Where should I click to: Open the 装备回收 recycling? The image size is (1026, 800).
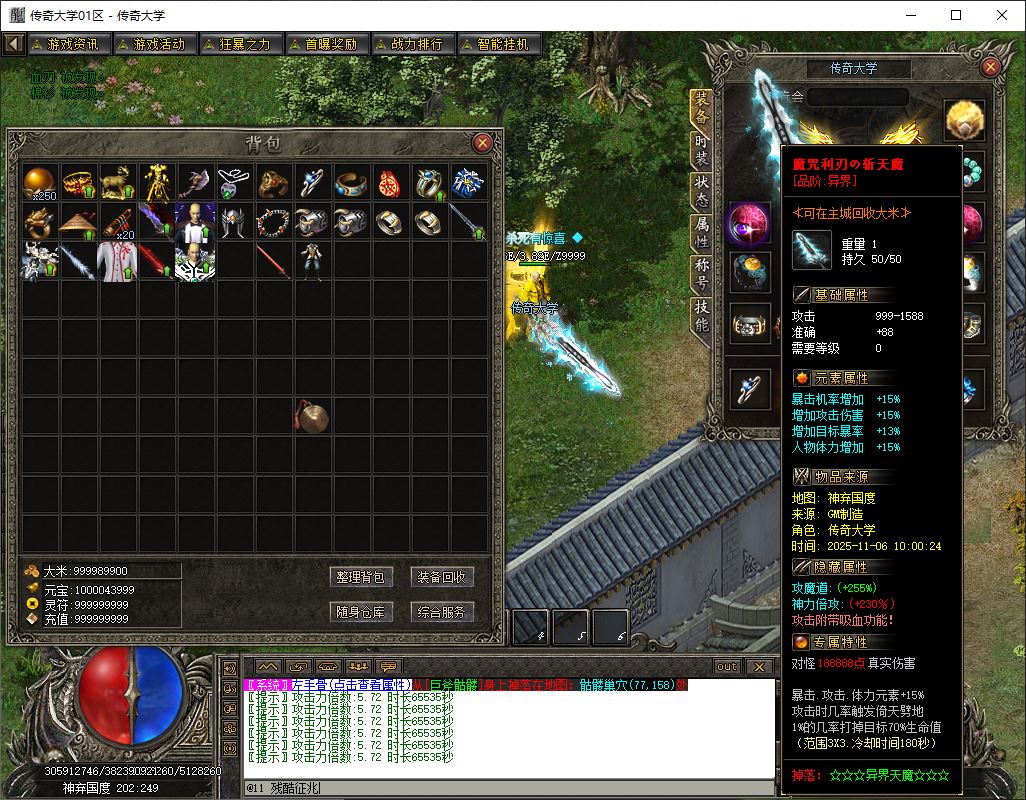click(442, 578)
